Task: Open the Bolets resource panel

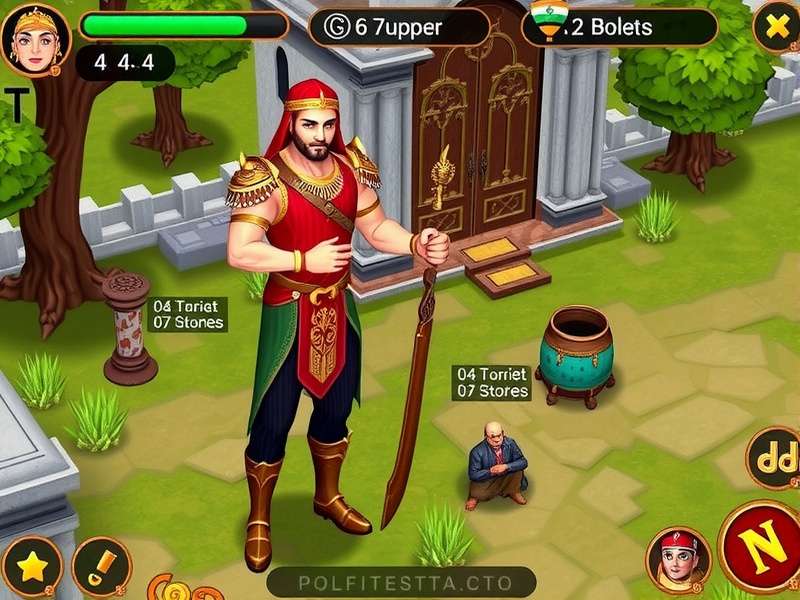Action: click(x=619, y=27)
